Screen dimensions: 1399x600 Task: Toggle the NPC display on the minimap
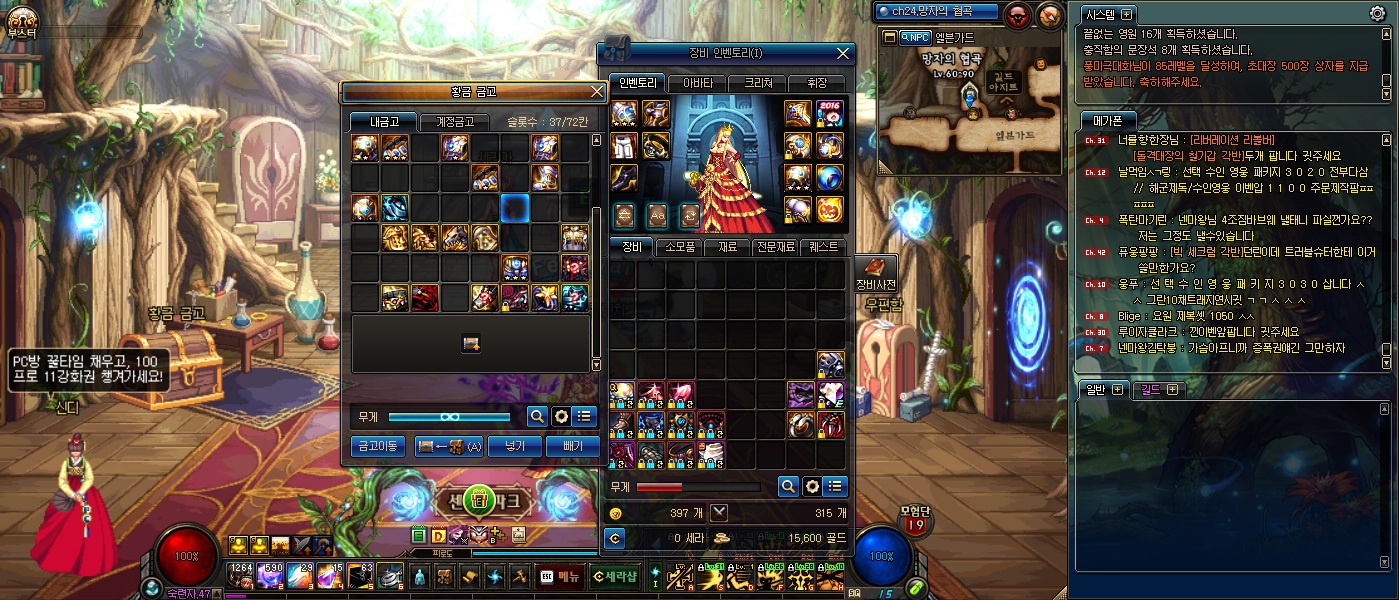[x=914, y=37]
